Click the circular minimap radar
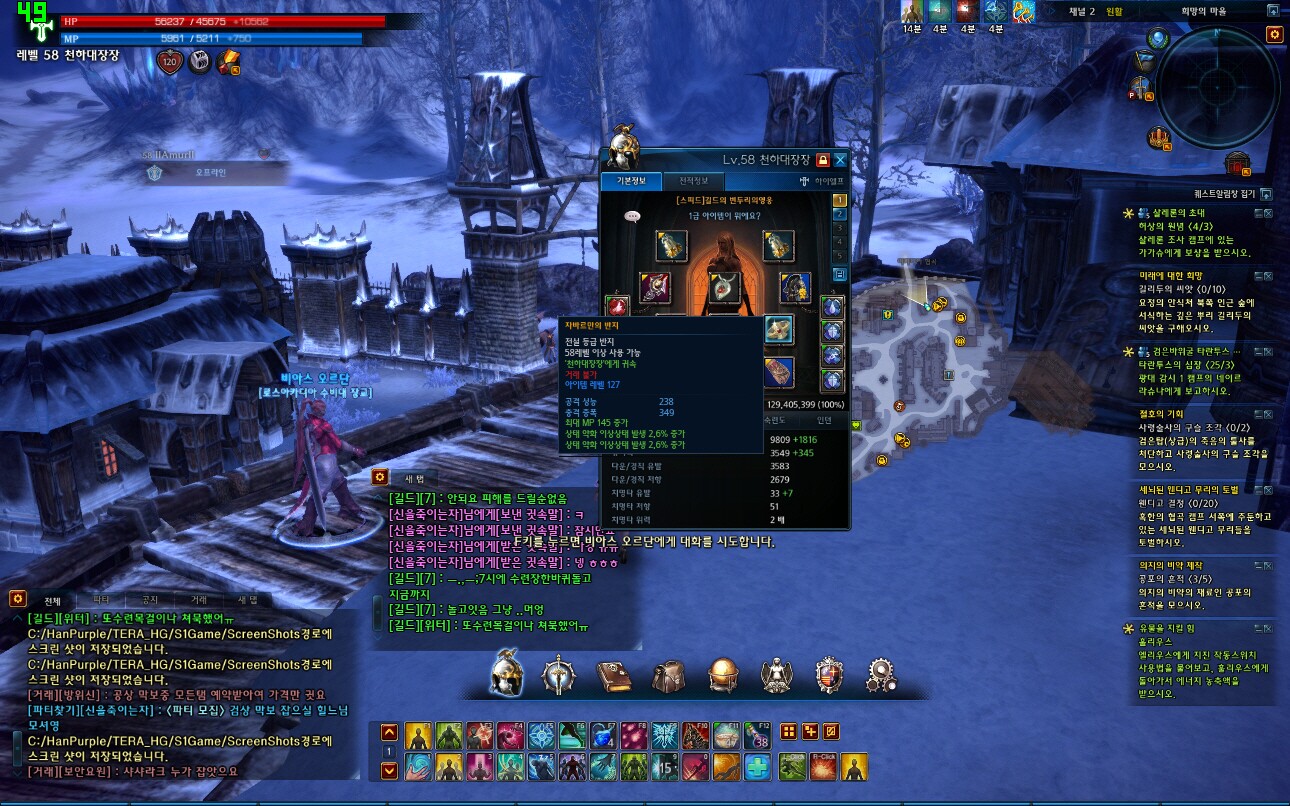The image size is (1290, 806). 1217,86
